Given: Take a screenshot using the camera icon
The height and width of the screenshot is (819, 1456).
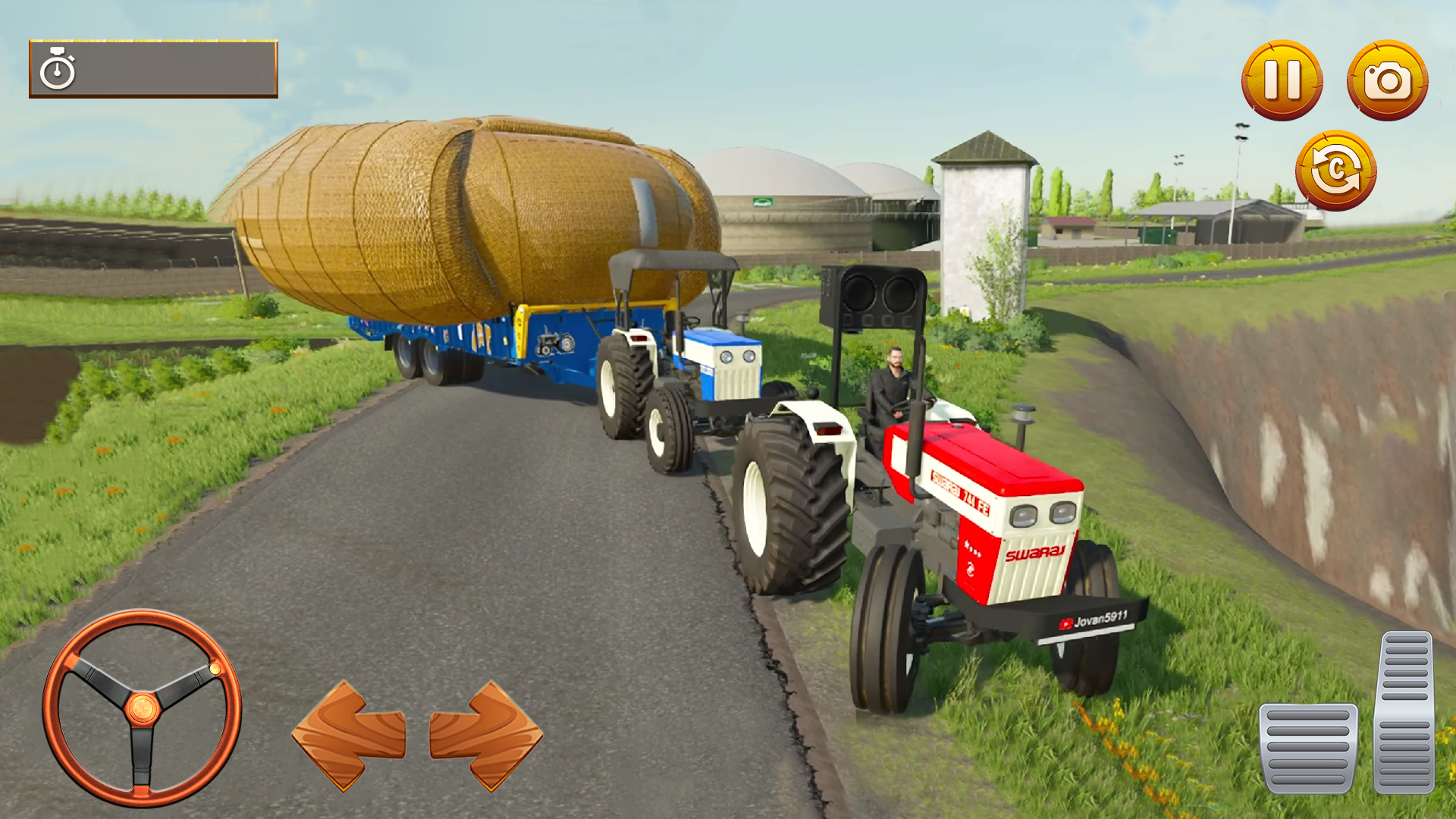Looking at the screenshot, I should point(1387,79).
